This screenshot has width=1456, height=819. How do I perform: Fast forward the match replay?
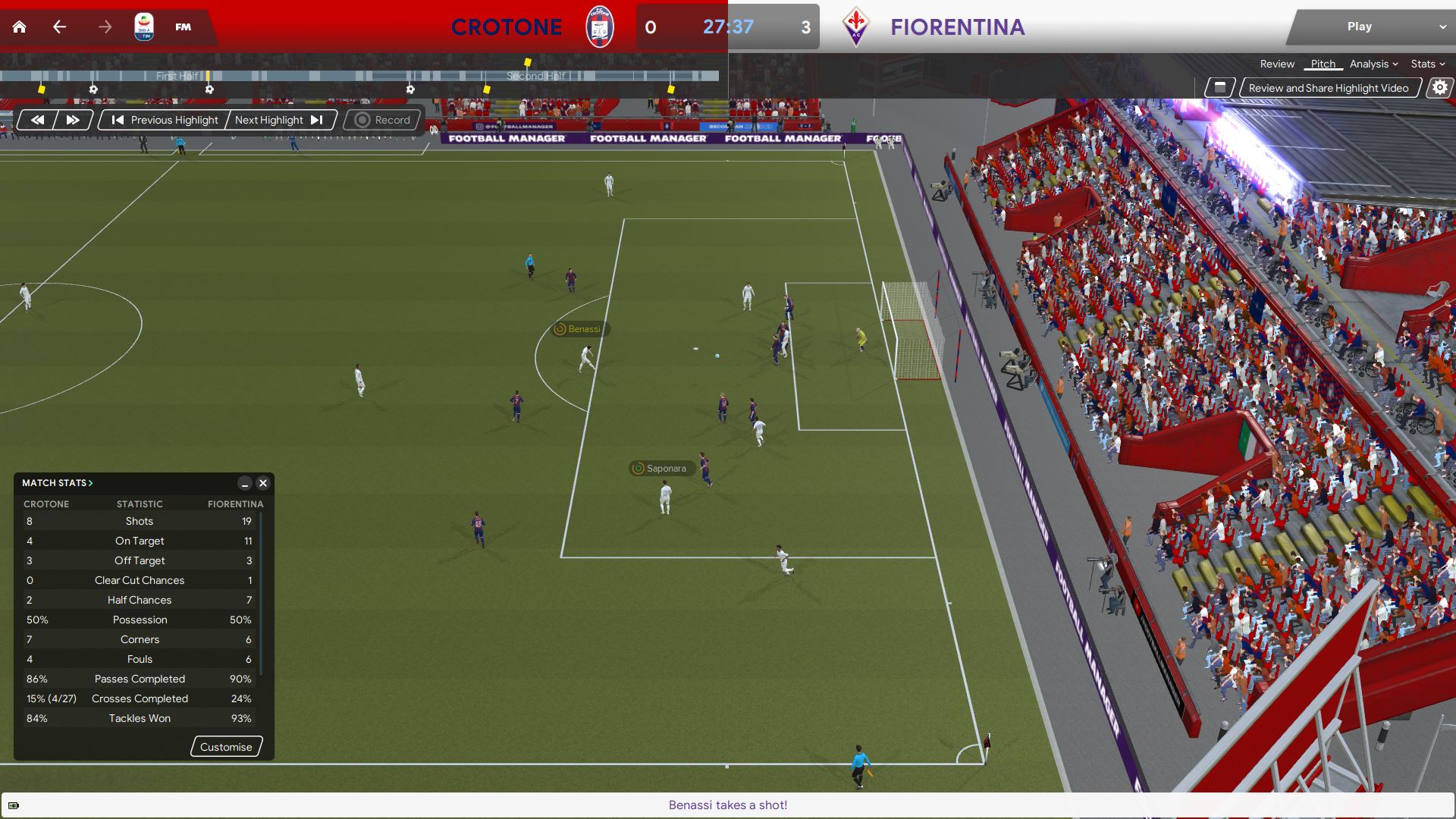pyautogui.click(x=73, y=120)
